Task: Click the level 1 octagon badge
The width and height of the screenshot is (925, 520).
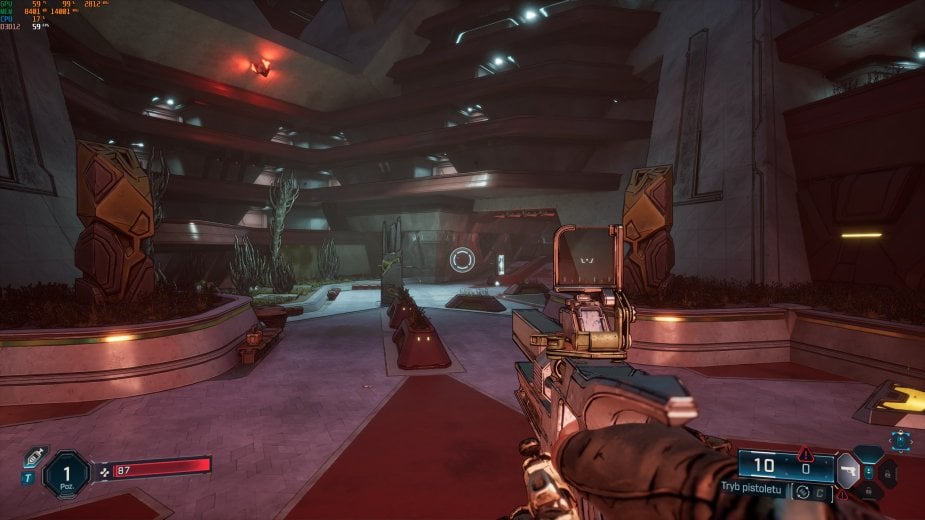Action: coord(66,474)
